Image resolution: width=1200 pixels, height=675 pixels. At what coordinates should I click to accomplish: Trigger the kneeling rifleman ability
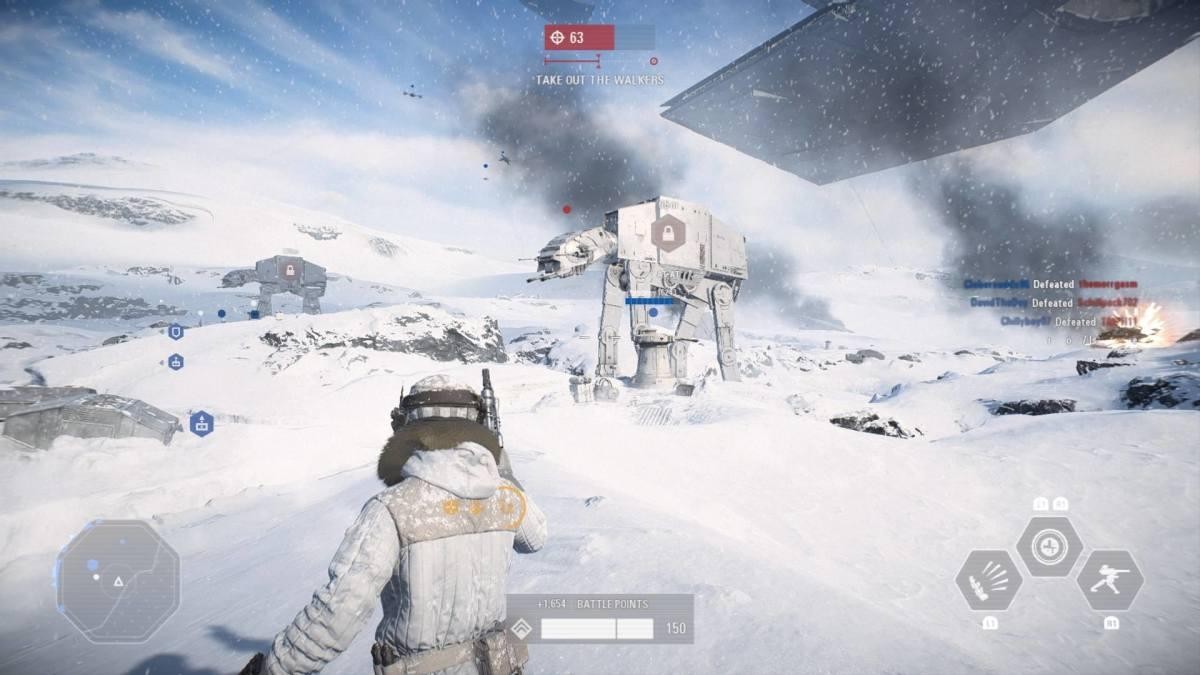(x=1110, y=580)
